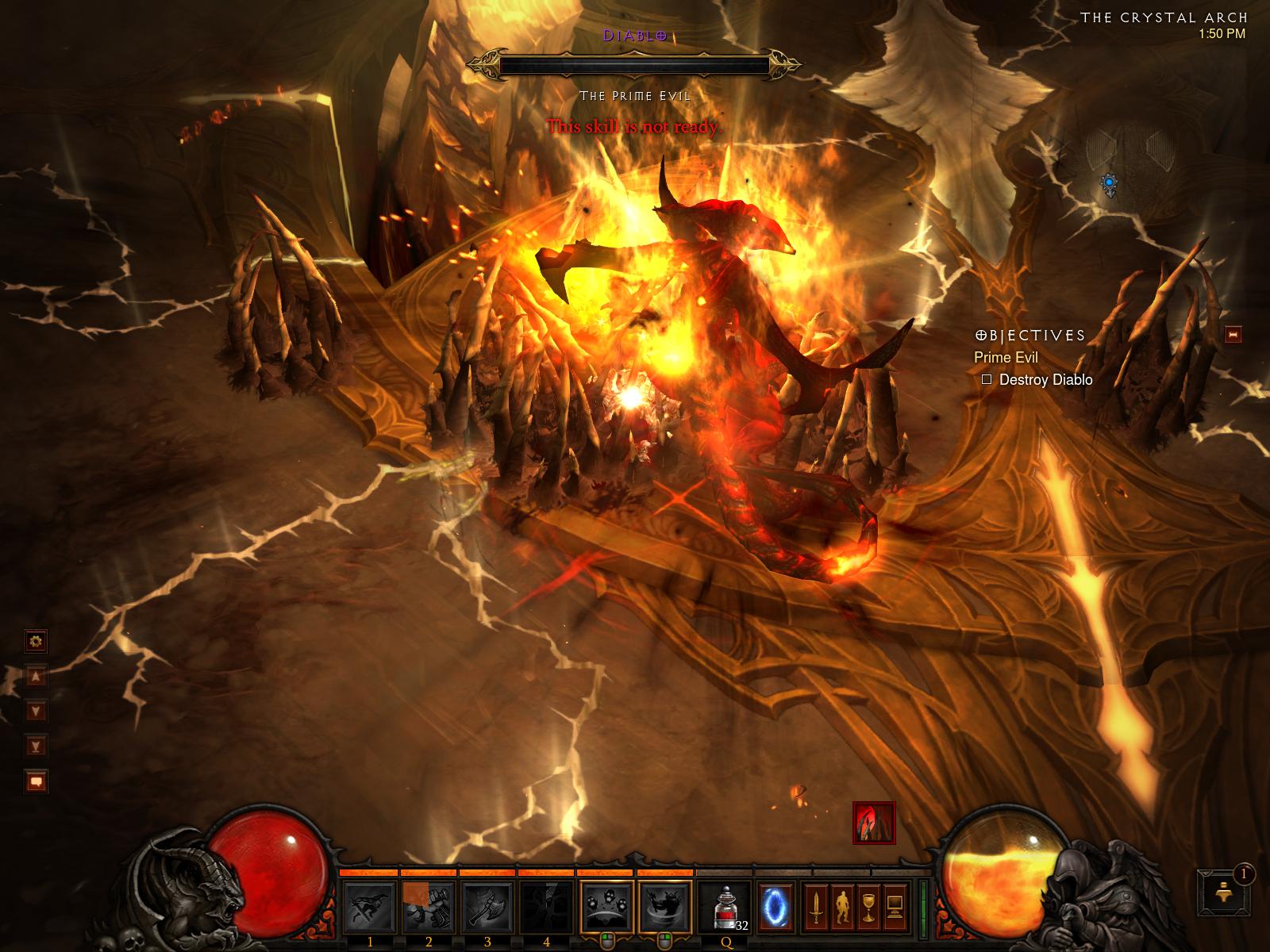Select the three-skulls left mouse skill

[607, 906]
